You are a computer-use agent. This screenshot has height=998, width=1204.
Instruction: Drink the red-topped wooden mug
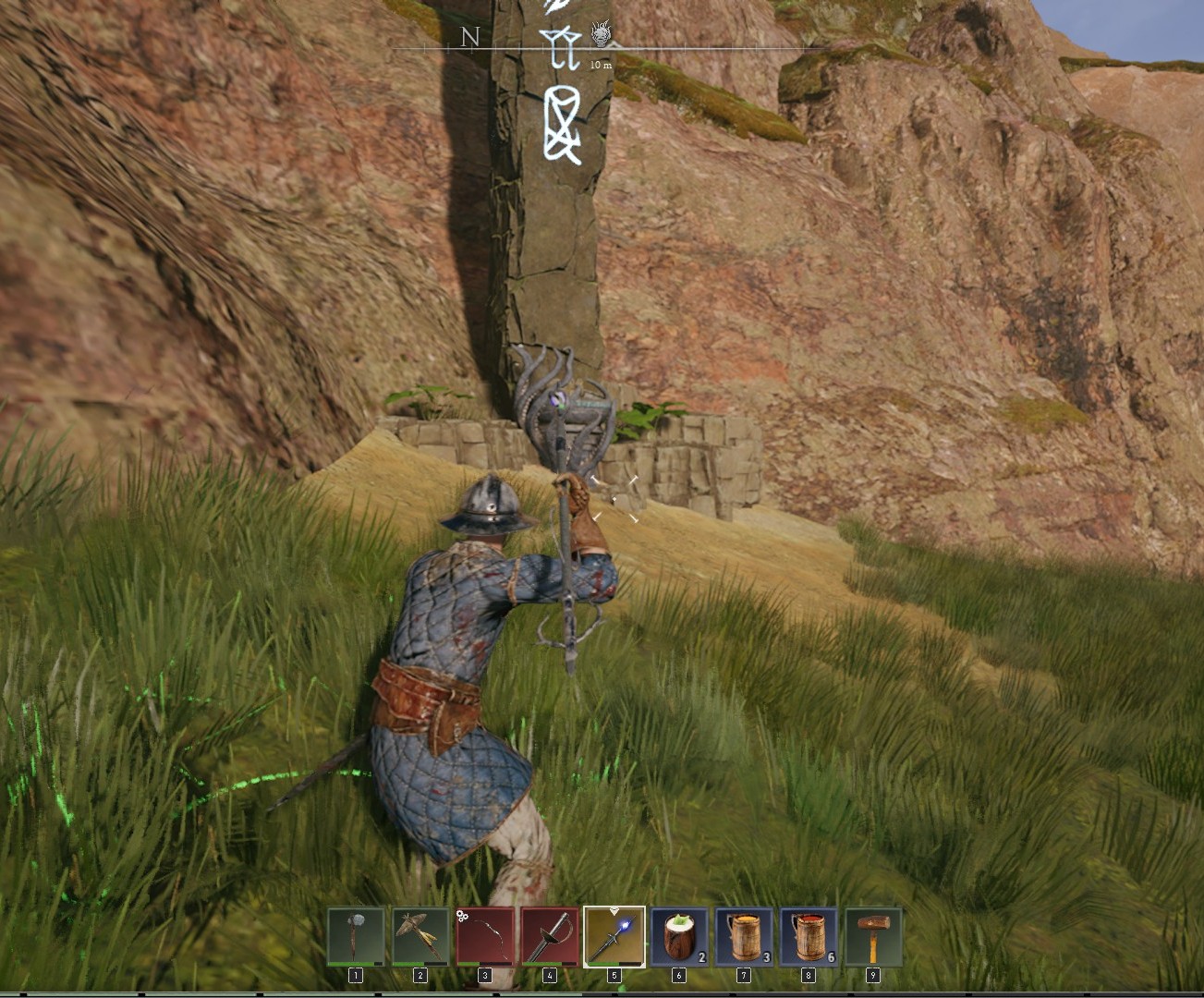(809, 937)
